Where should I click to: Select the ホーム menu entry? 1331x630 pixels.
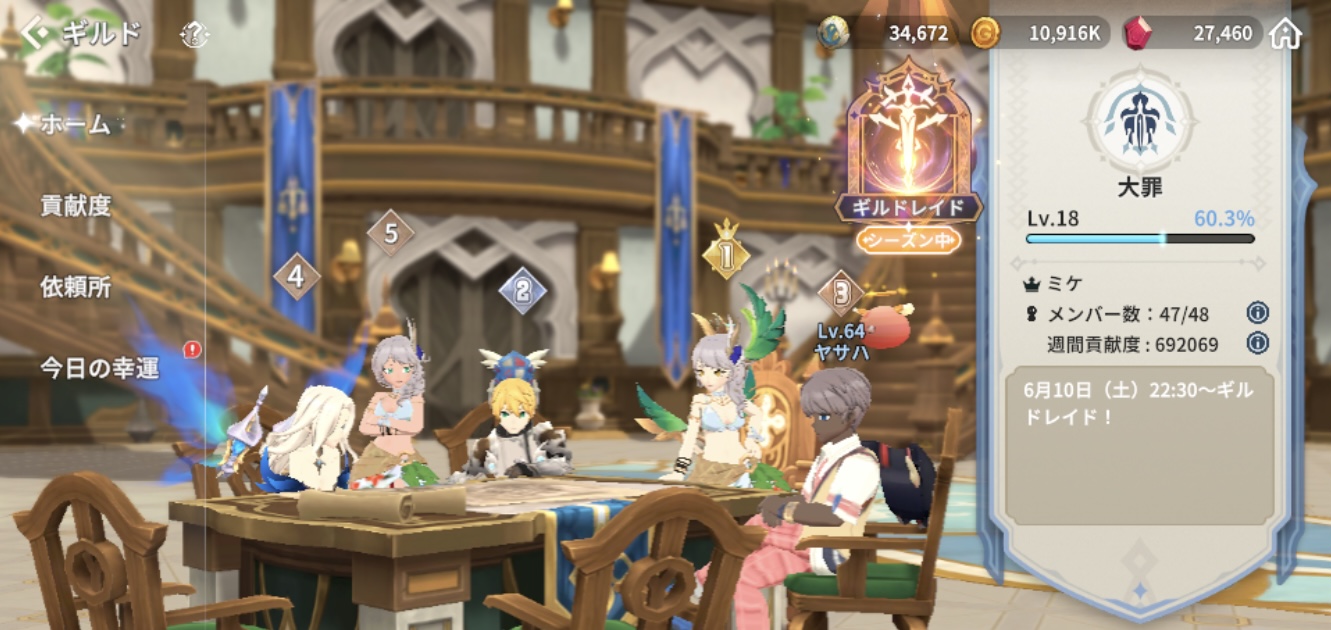pyautogui.click(x=75, y=125)
